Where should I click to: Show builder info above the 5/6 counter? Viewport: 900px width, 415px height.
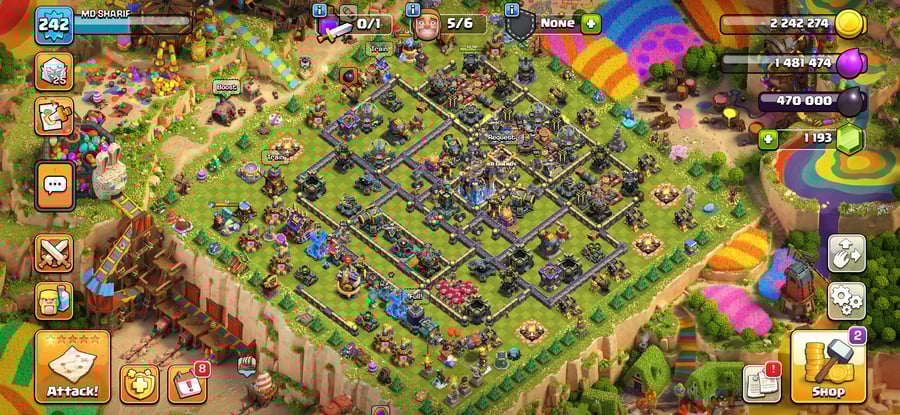click(414, 9)
